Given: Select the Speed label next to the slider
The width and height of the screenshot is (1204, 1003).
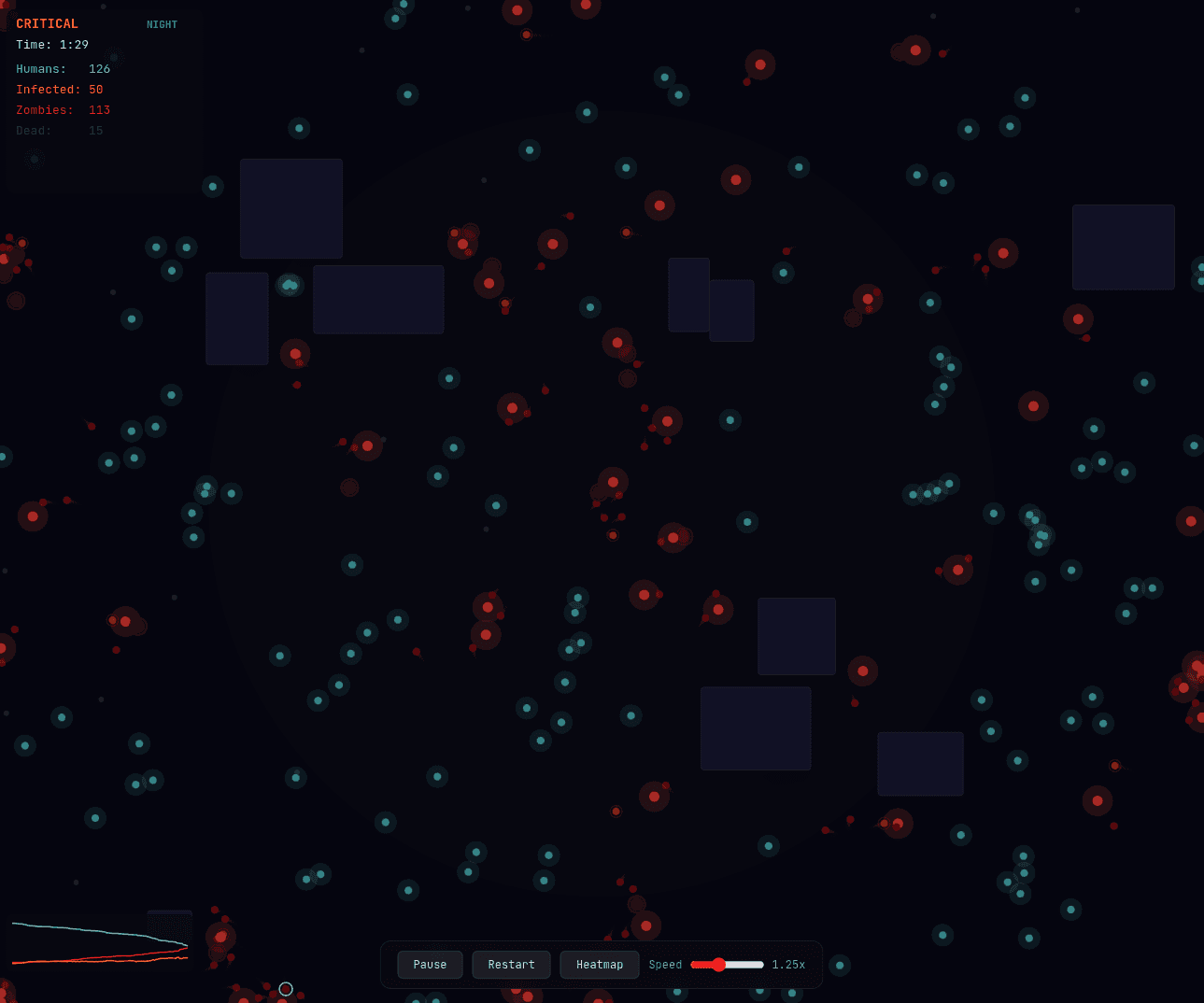Looking at the screenshot, I should 664,964.
